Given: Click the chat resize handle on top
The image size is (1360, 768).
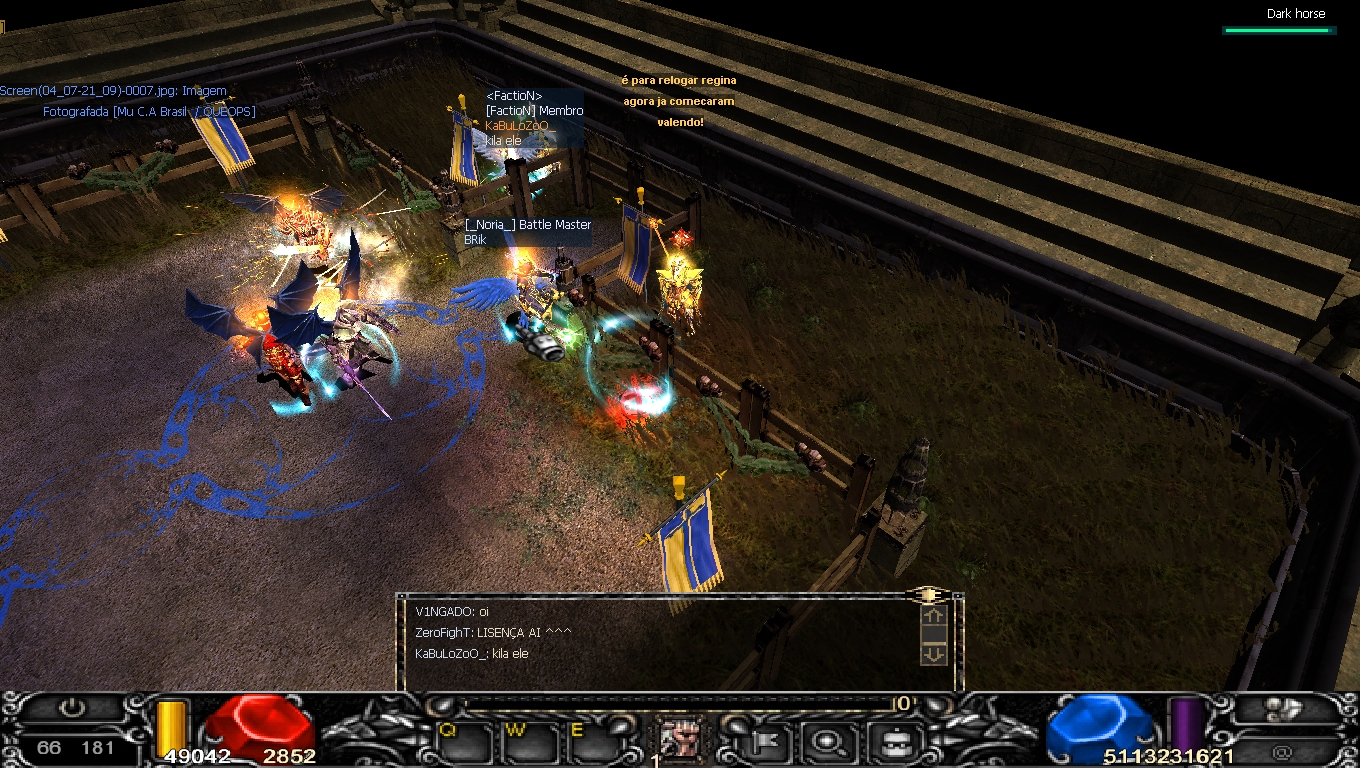Looking at the screenshot, I should coord(928,595).
